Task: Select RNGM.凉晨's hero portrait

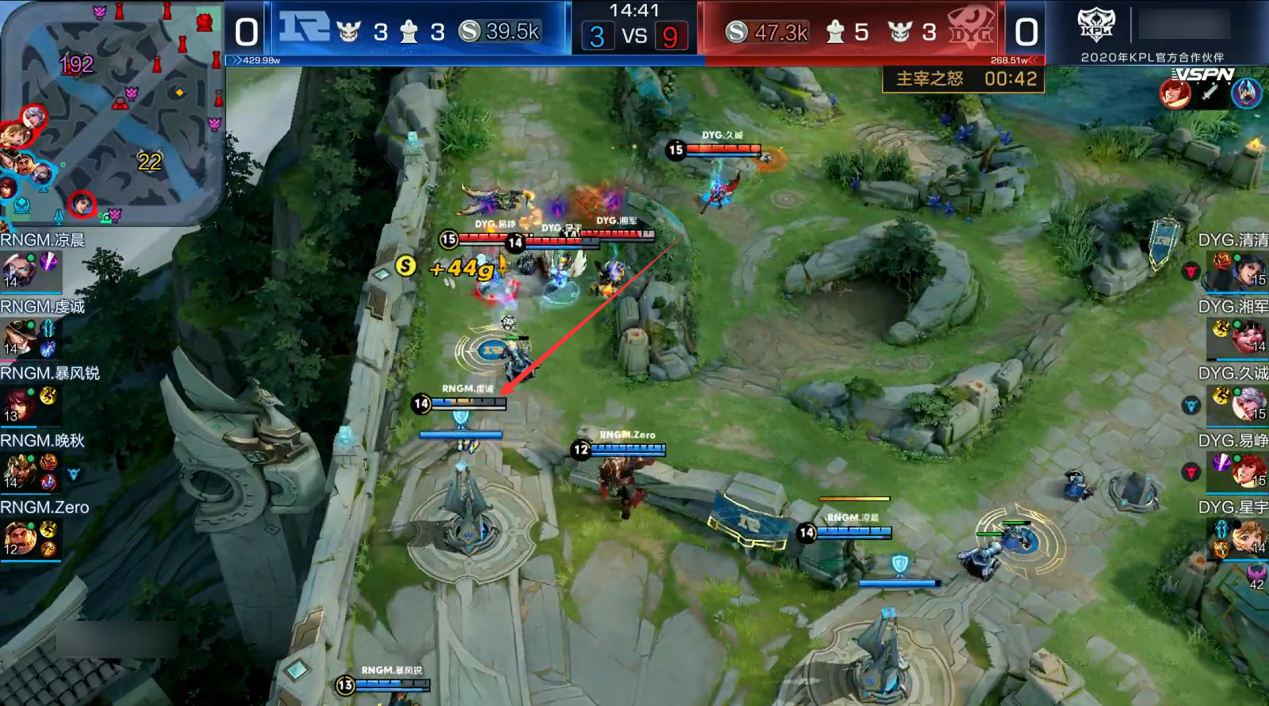Action: (x=18, y=270)
